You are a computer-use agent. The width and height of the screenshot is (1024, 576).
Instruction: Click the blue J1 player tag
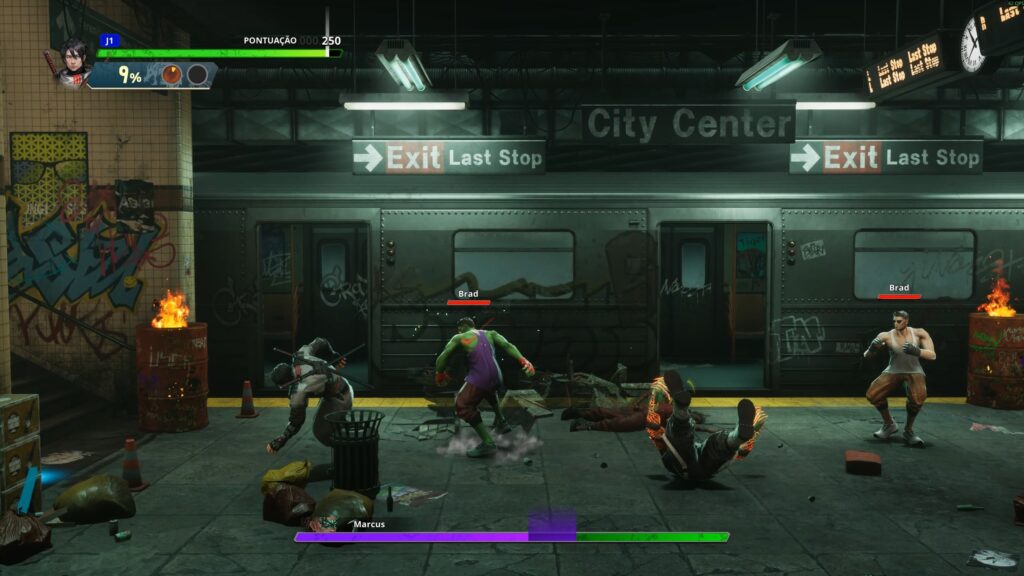pos(108,41)
